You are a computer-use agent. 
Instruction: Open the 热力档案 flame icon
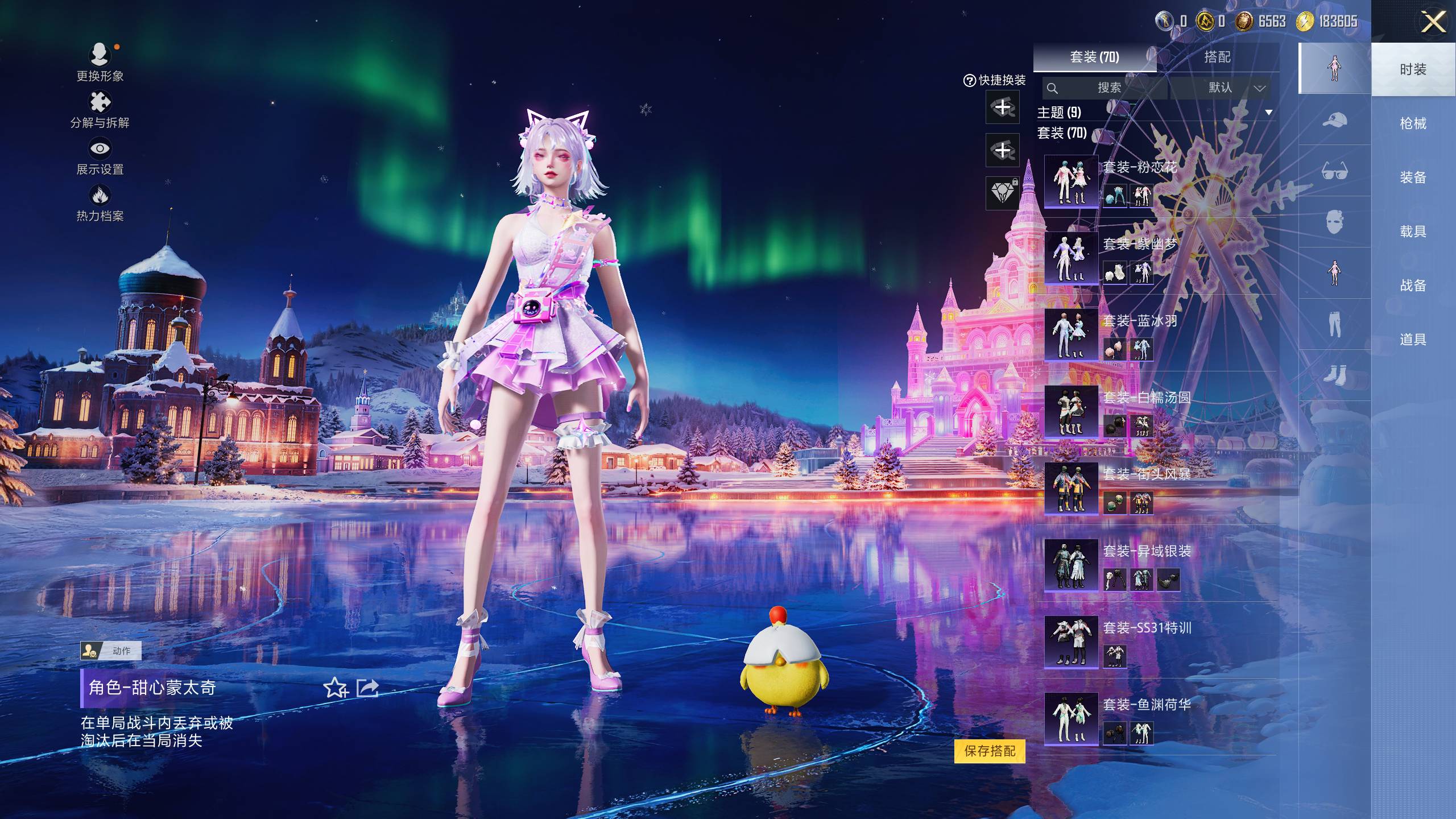pos(100,202)
